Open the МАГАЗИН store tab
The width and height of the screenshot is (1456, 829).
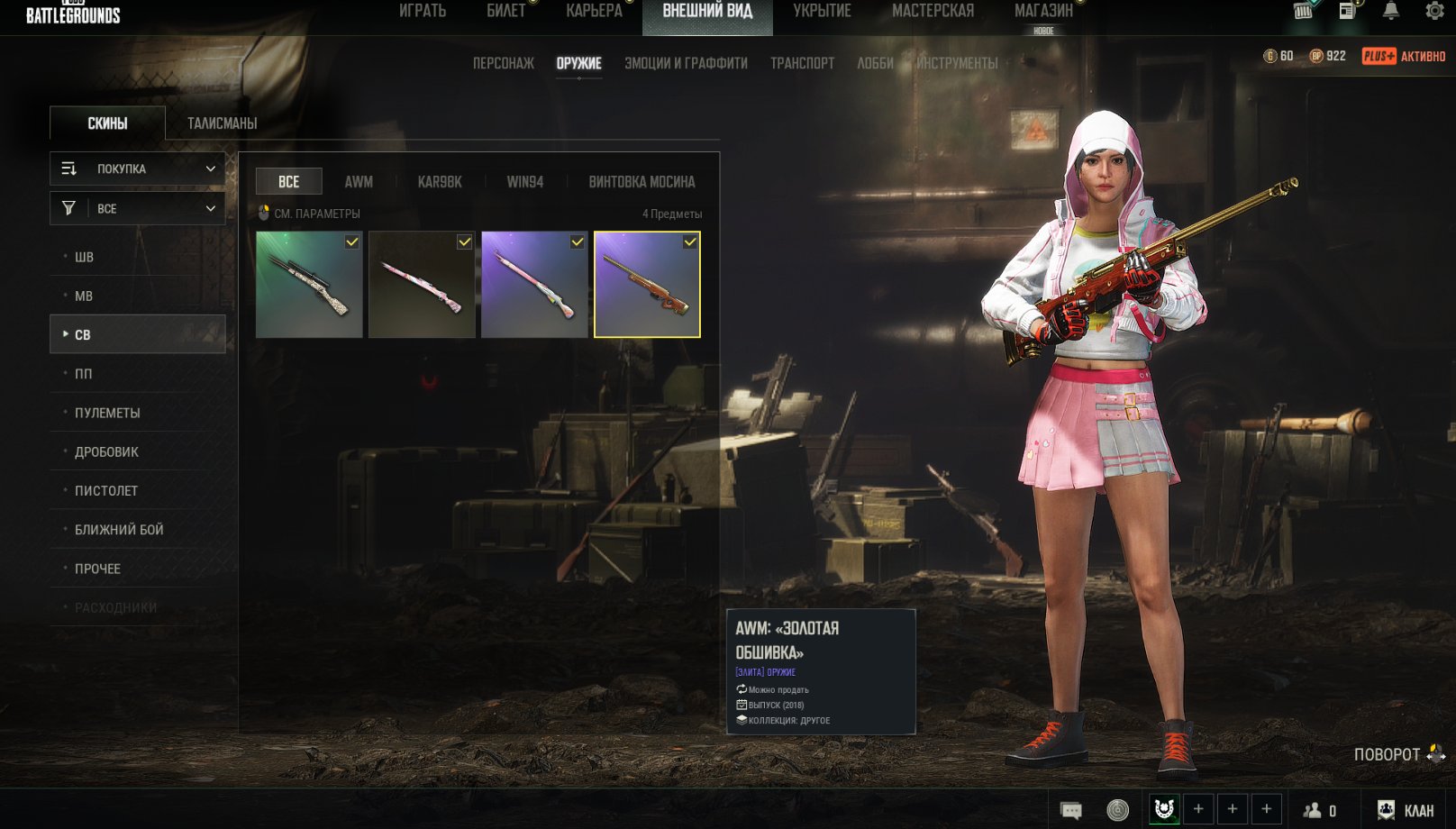(x=1043, y=11)
